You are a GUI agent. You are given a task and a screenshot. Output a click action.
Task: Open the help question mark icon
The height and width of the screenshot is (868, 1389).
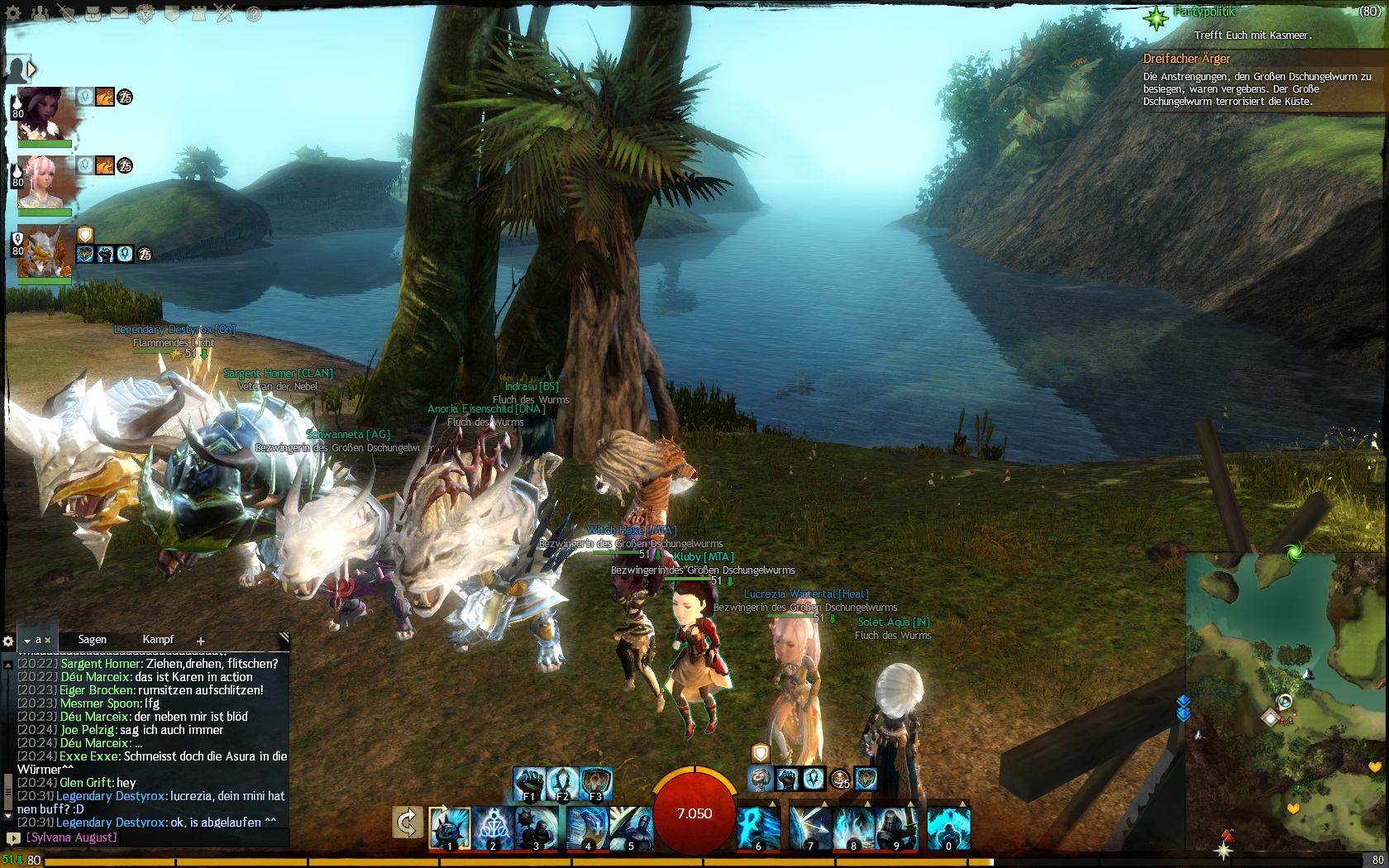coord(254,13)
